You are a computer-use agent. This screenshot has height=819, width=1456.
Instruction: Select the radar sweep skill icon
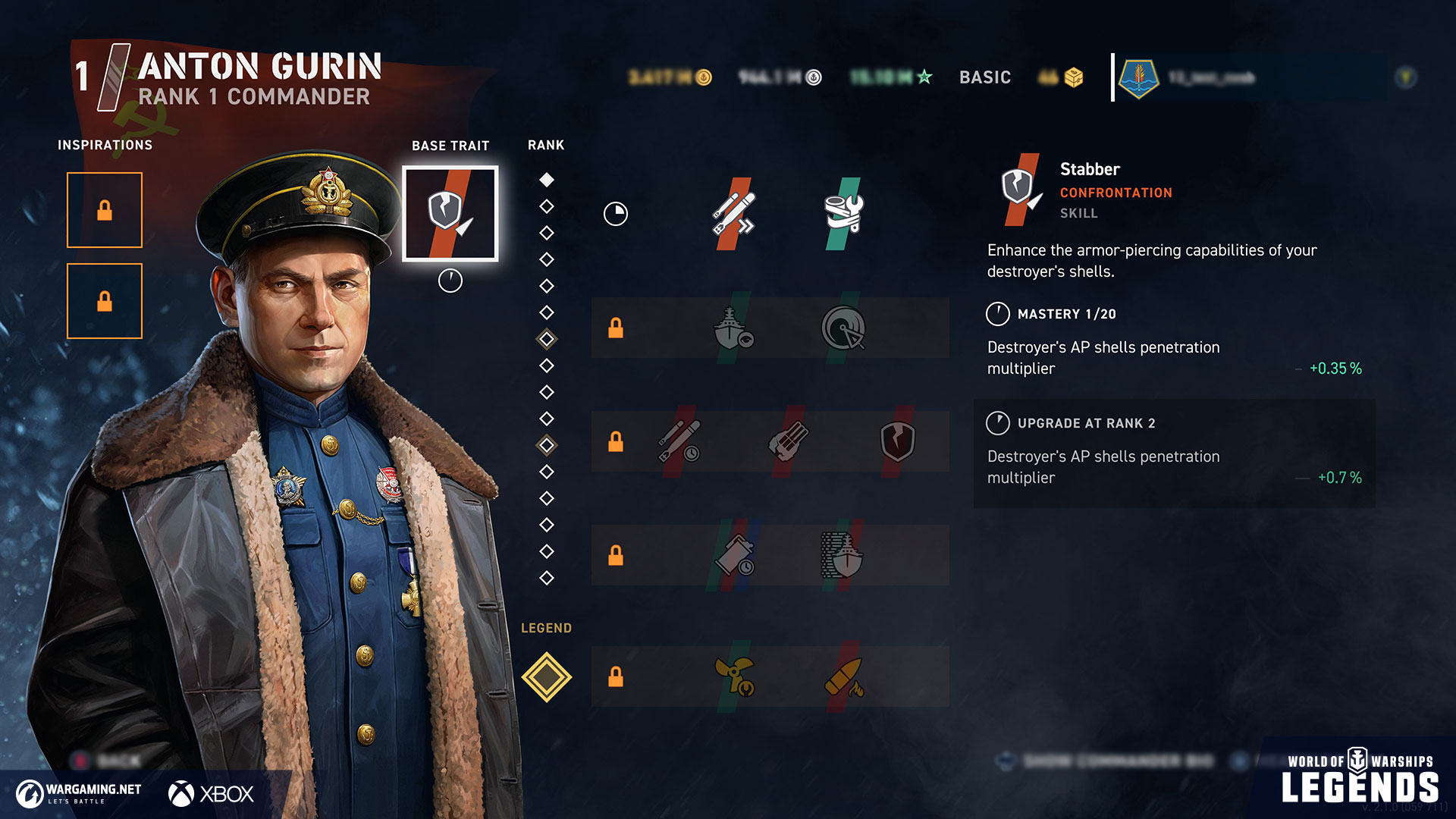pos(843,328)
